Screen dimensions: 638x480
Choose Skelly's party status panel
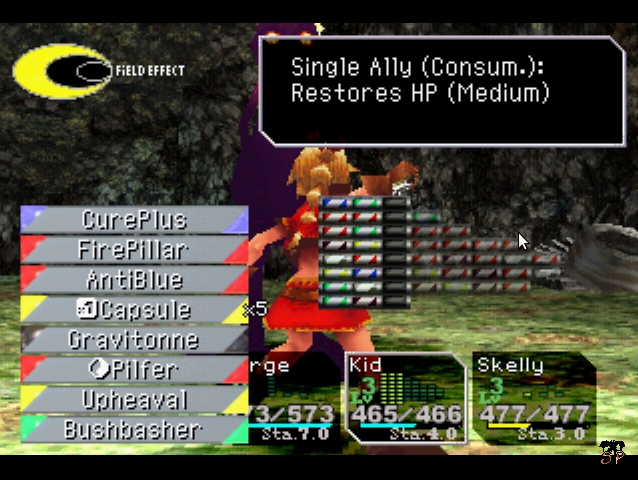532,398
